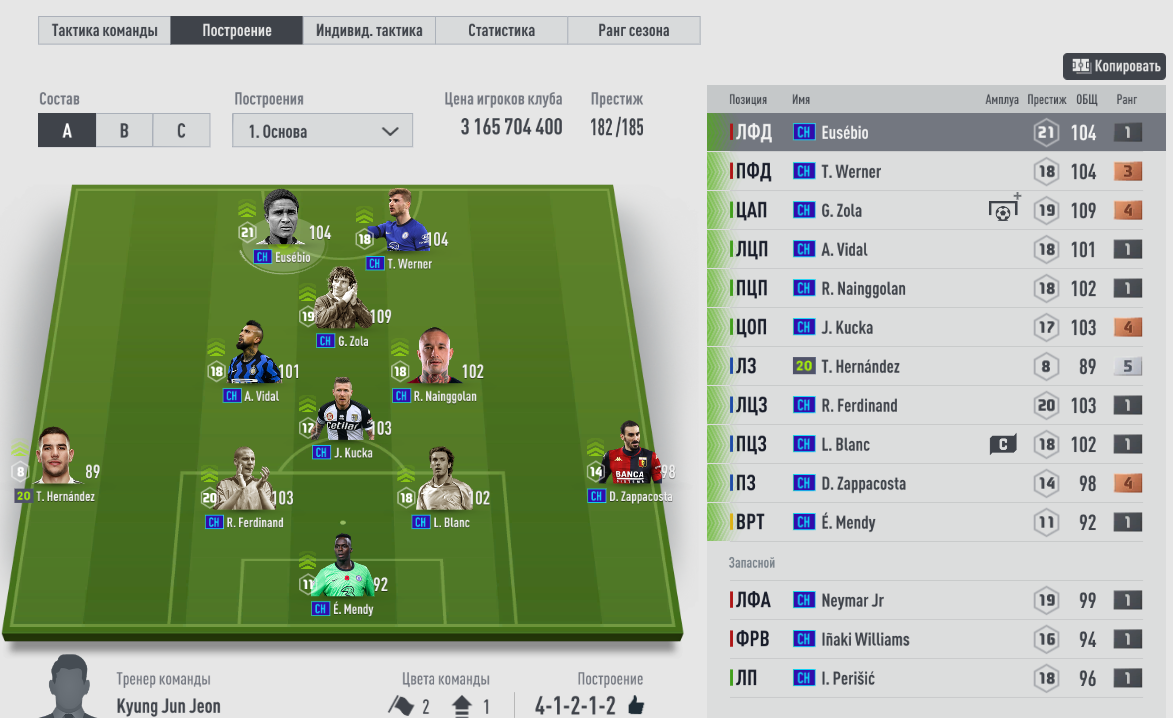The height and width of the screenshot is (718, 1173).
Task: Open the Тактика команды tab
Action: (x=104, y=30)
